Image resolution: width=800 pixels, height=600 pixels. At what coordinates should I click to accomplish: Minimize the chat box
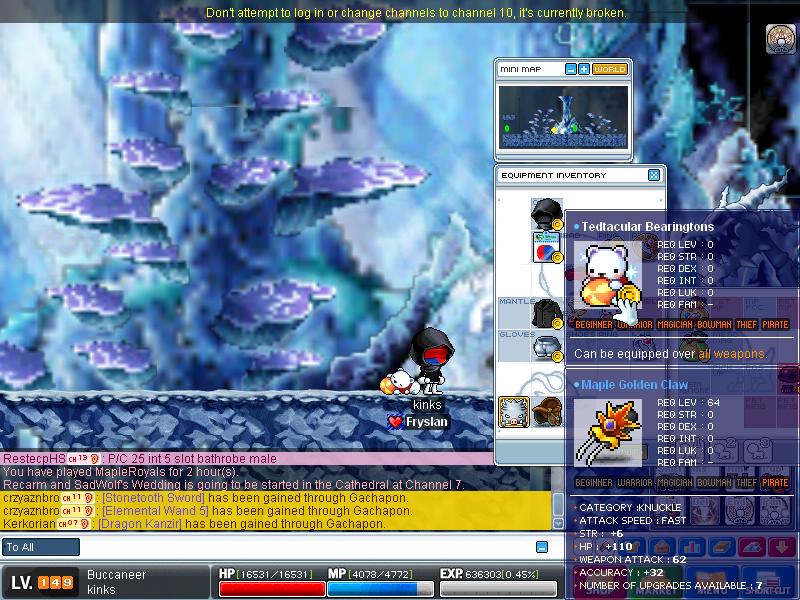point(542,547)
